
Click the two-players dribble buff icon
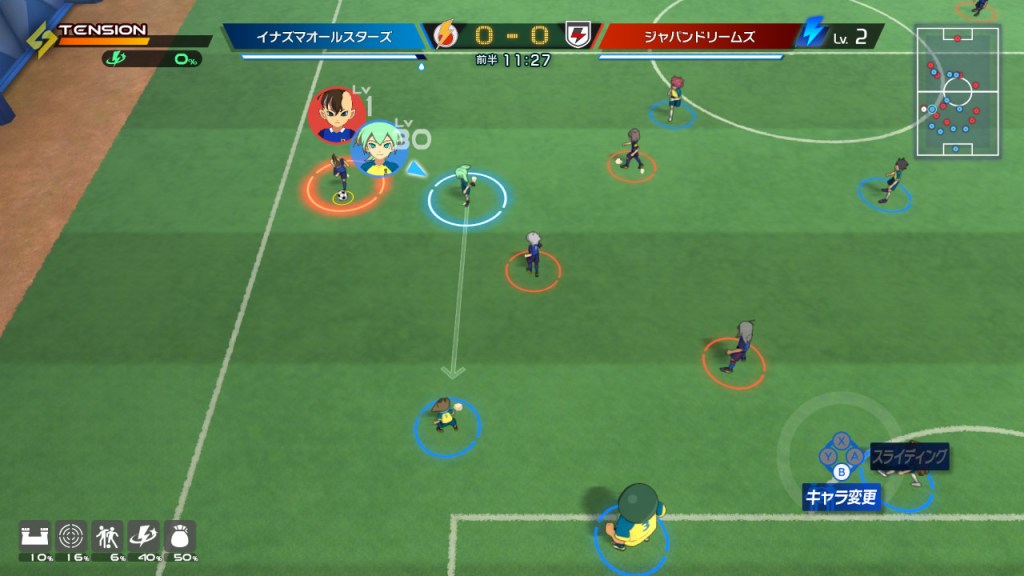pos(107,536)
